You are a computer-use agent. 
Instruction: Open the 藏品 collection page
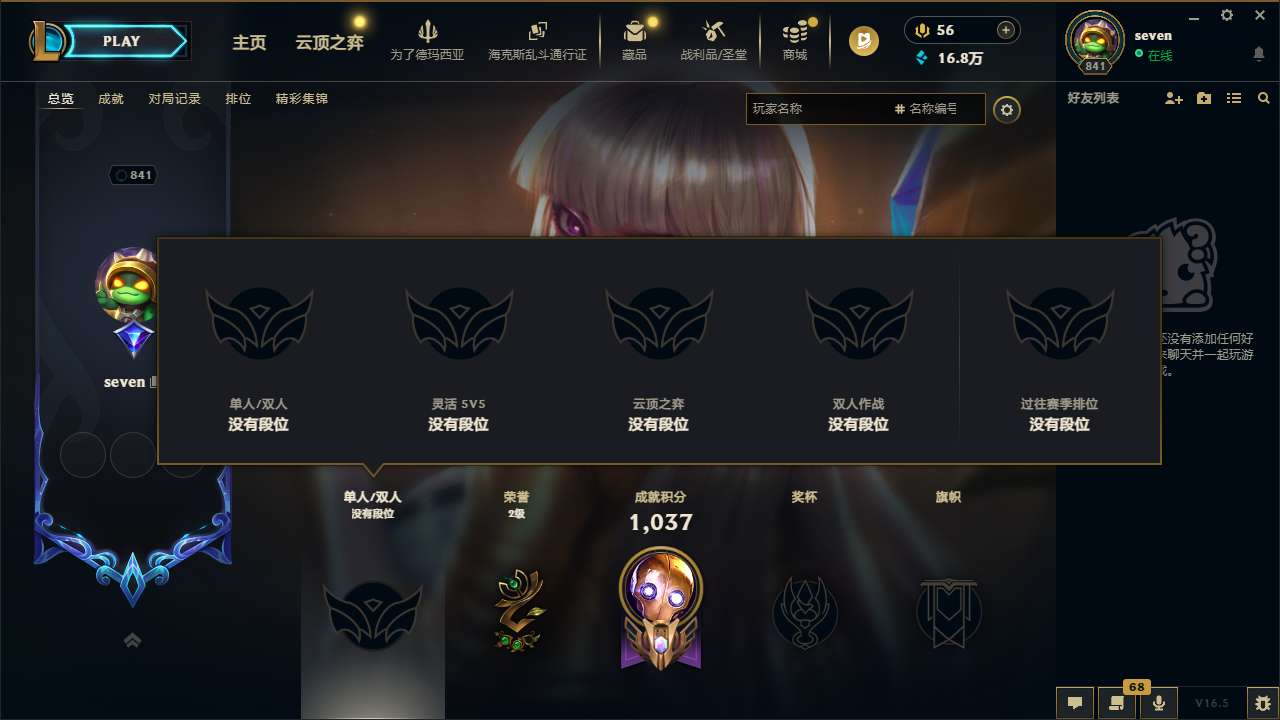pyautogui.click(x=636, y=40)
